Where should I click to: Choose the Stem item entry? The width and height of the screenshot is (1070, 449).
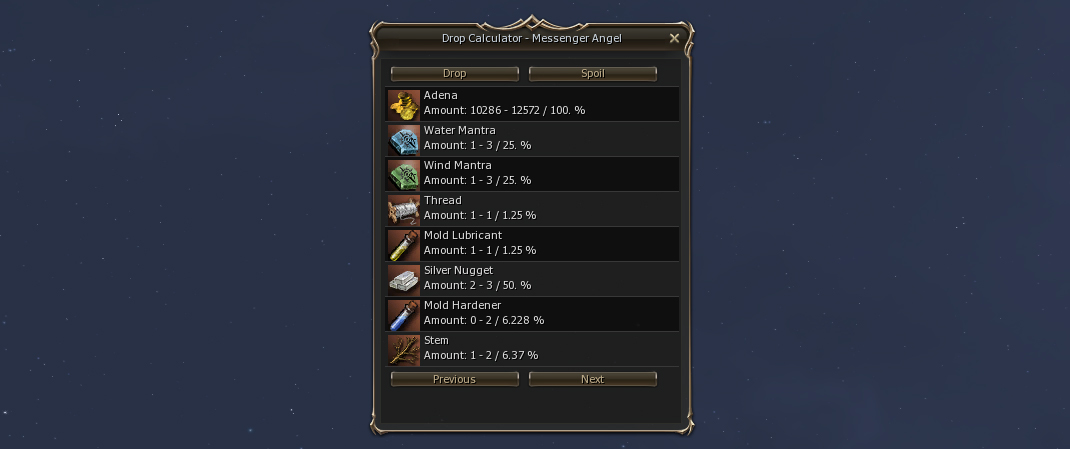point(533,348)
